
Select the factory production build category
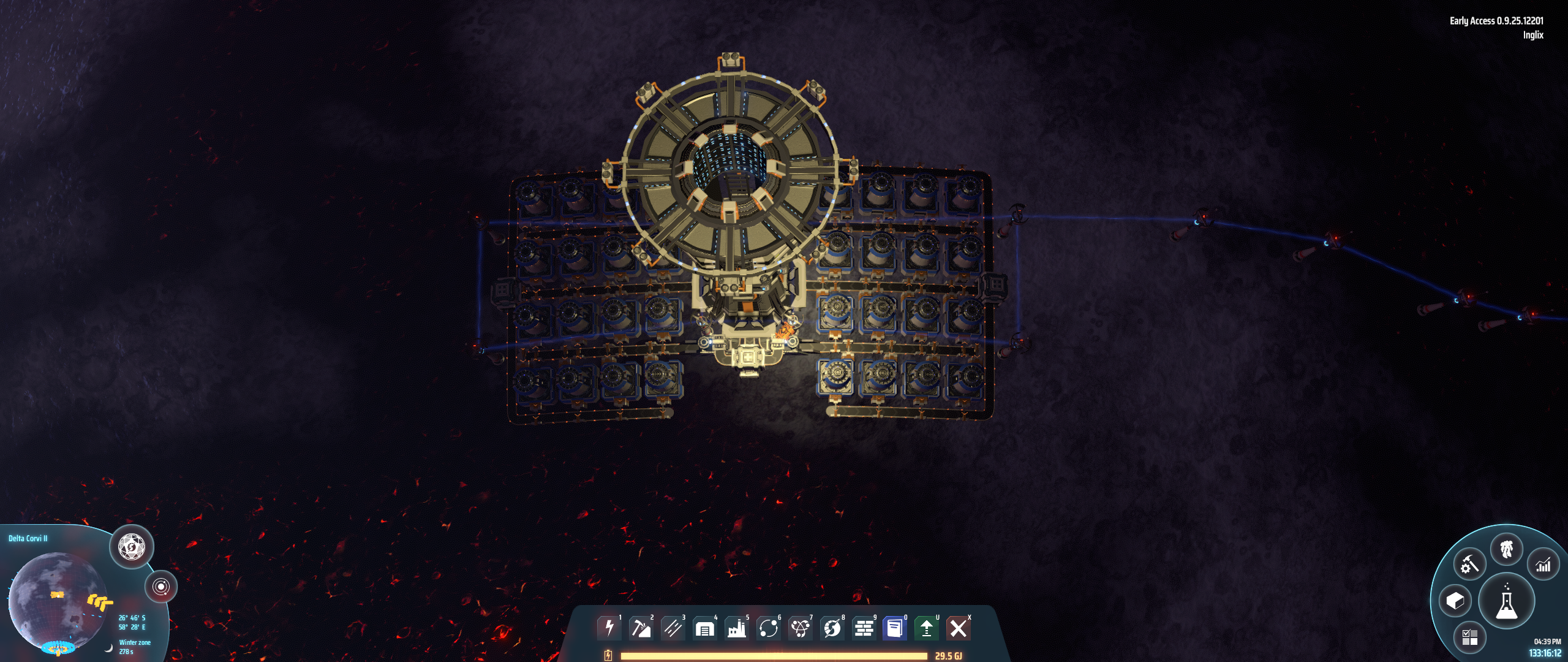click(736, 628)
